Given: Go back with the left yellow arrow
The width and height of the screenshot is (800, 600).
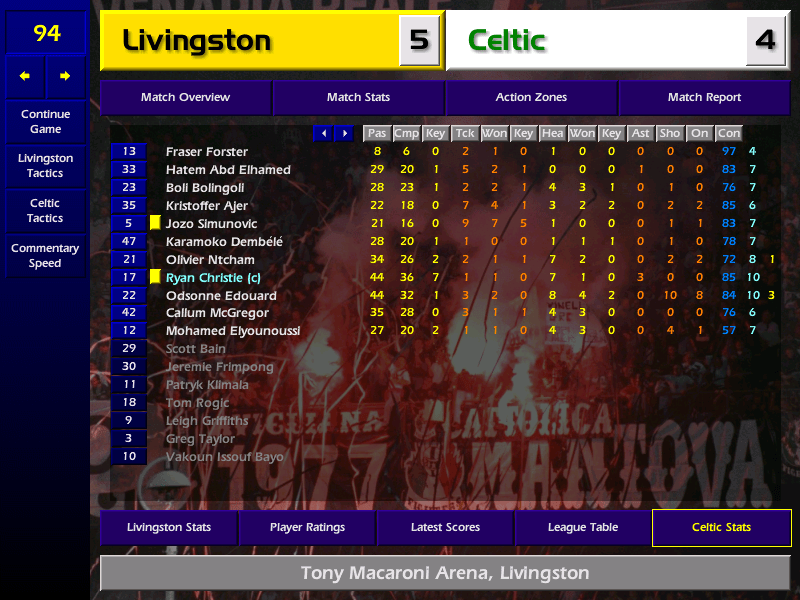Looking at the screenshot, I should click(25, 76).
